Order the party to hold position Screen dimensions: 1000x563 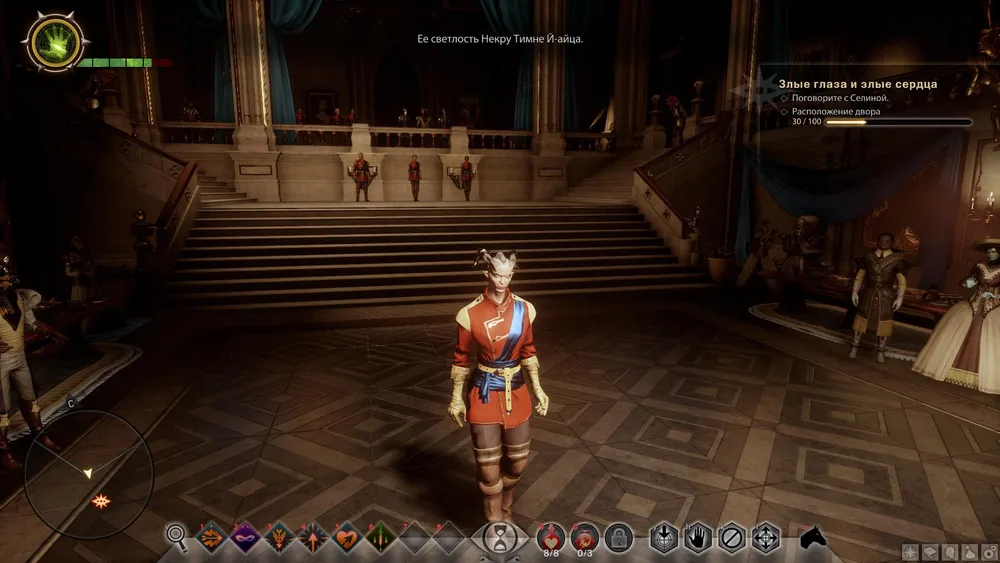698,537
